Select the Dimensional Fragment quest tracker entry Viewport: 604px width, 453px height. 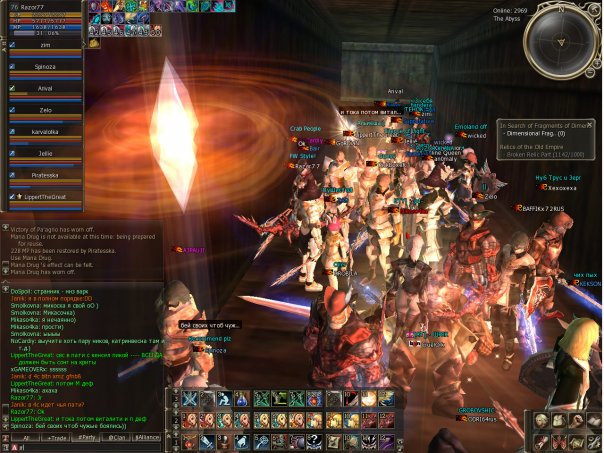click(x=534, y=133)
